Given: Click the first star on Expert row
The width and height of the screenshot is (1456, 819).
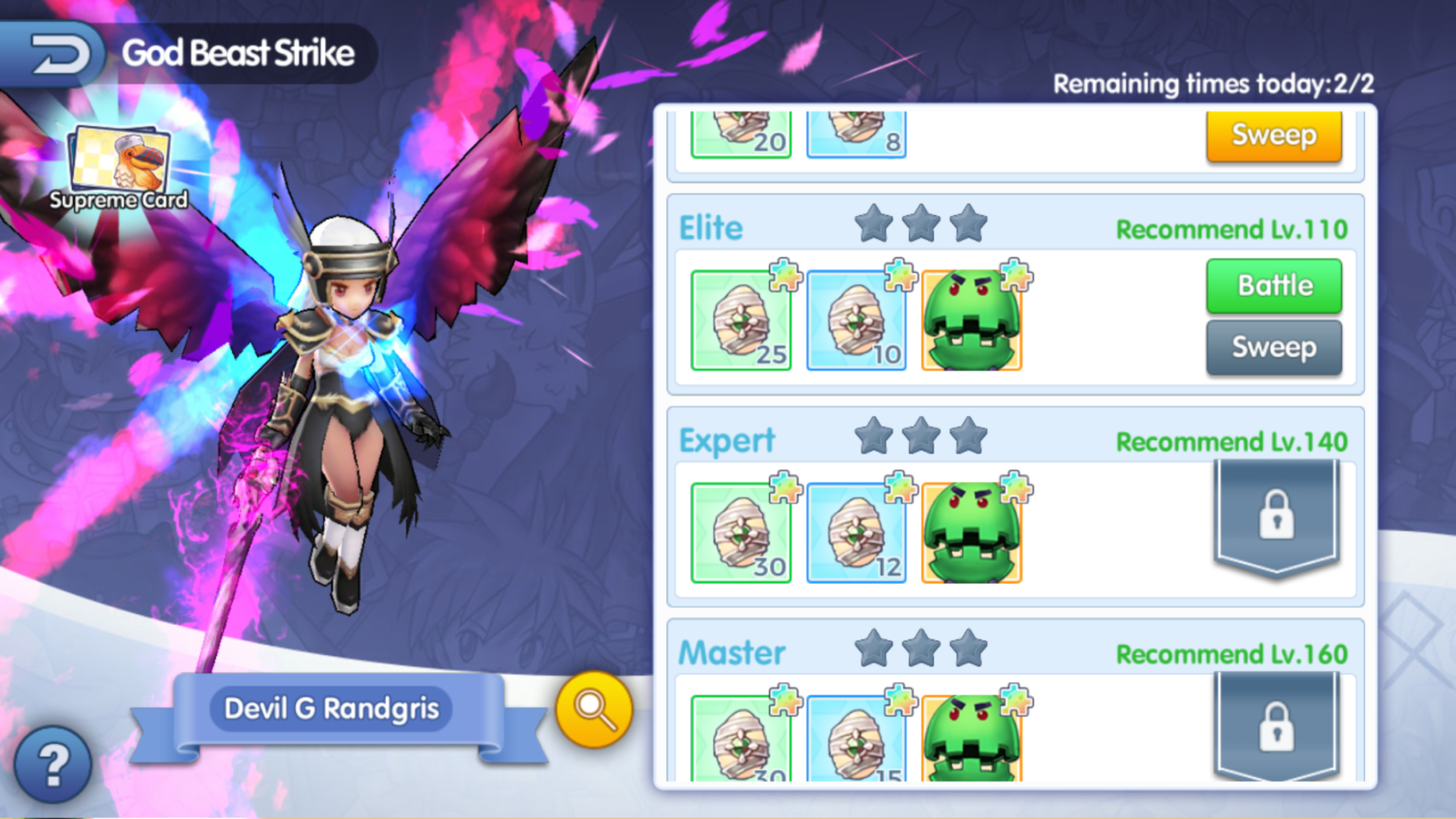Looking at the screenshot, I should (x=874, y=437).
